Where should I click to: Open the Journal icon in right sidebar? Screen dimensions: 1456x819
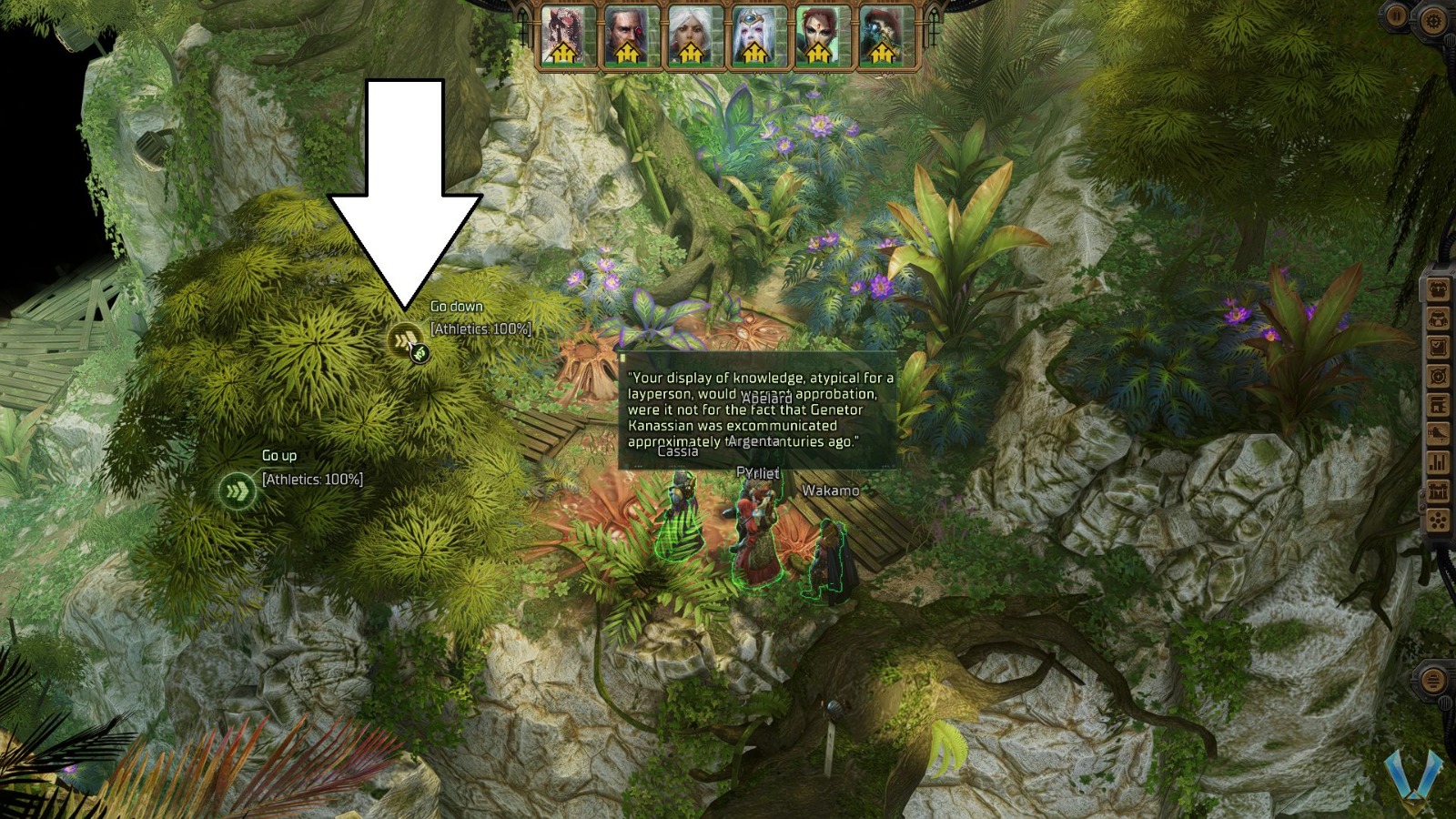pyautogui.click(x=1438, y=346)
